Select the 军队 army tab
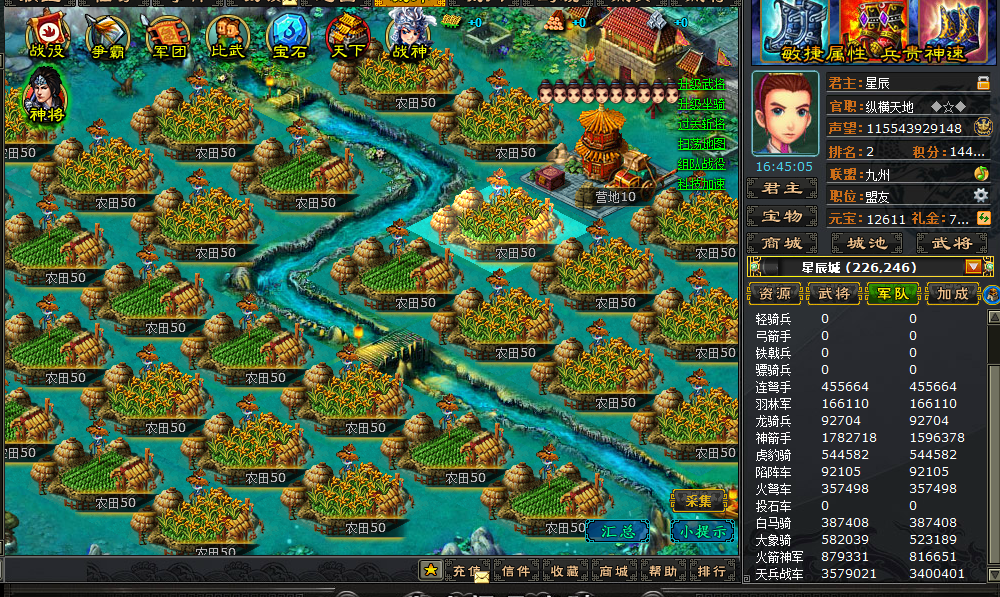Image resolution: width=1000 pixels, height=597 pixels. 893,294
